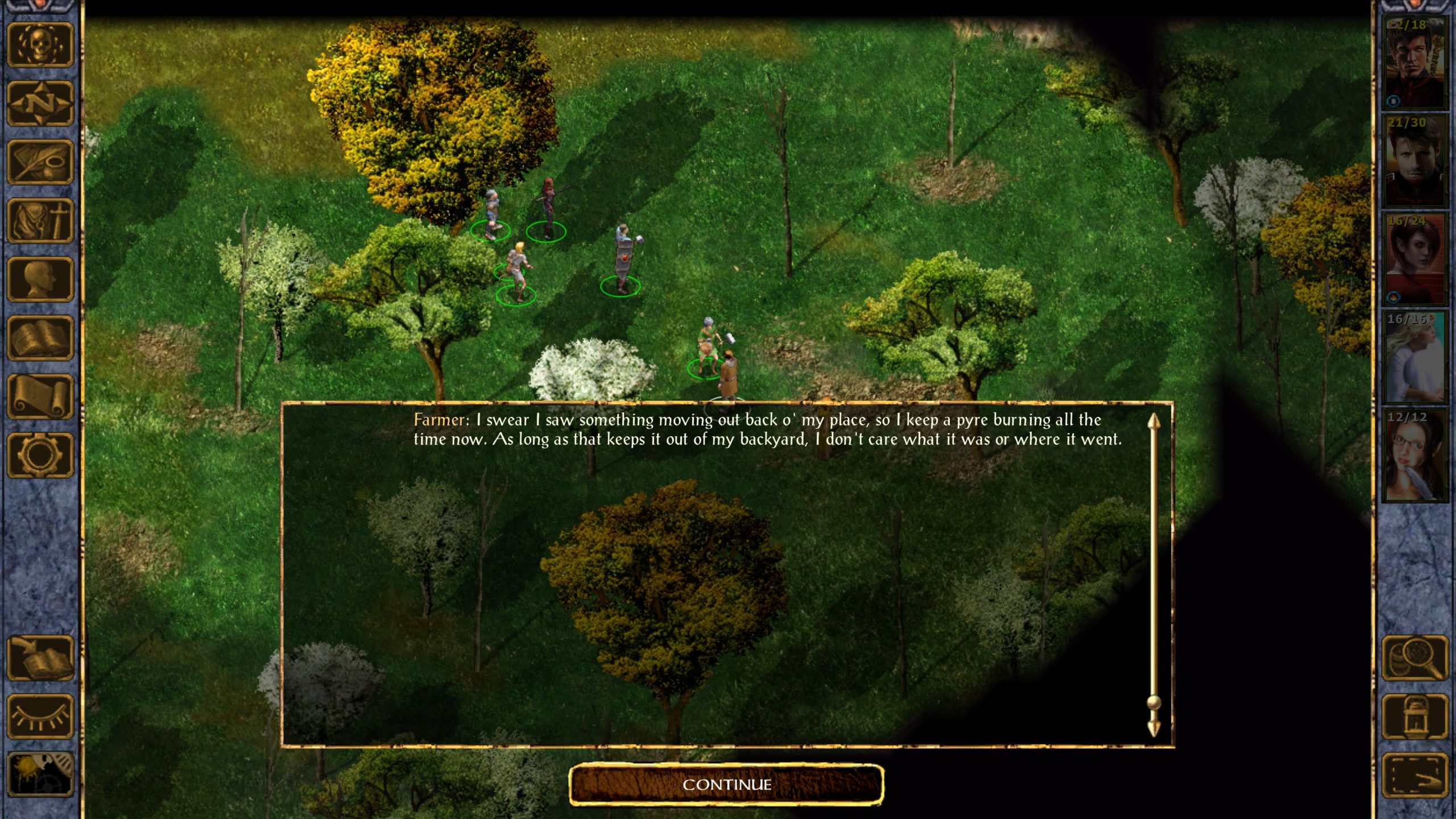Toggle the closed eye interface icon

click(x=40, y=717)
